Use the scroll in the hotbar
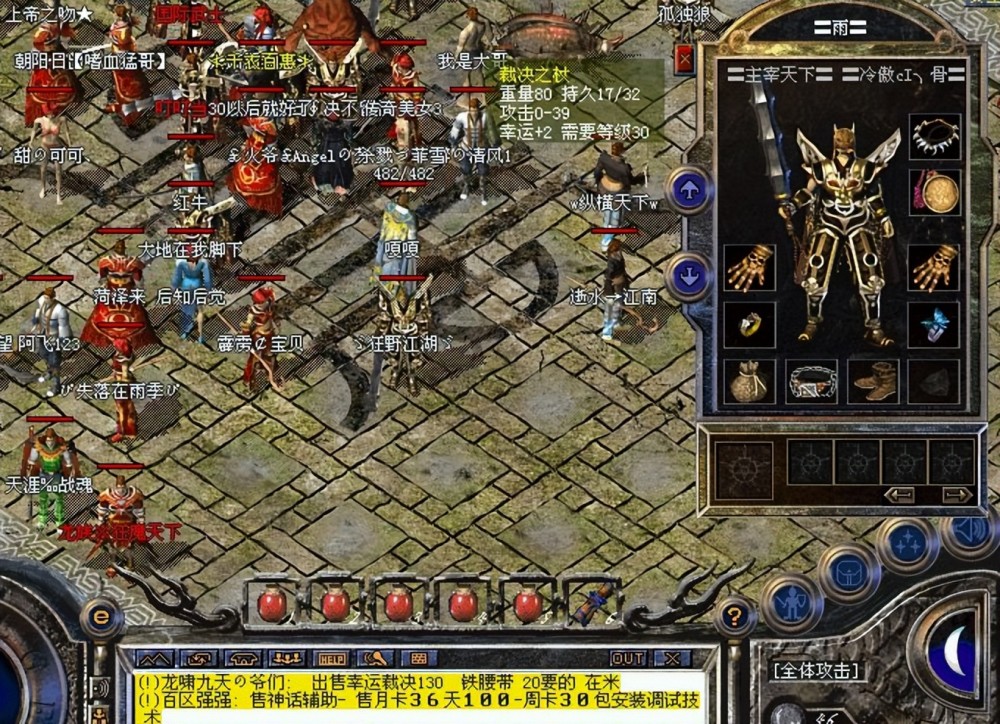1000x724 pixels. click(x=593, y=603)
